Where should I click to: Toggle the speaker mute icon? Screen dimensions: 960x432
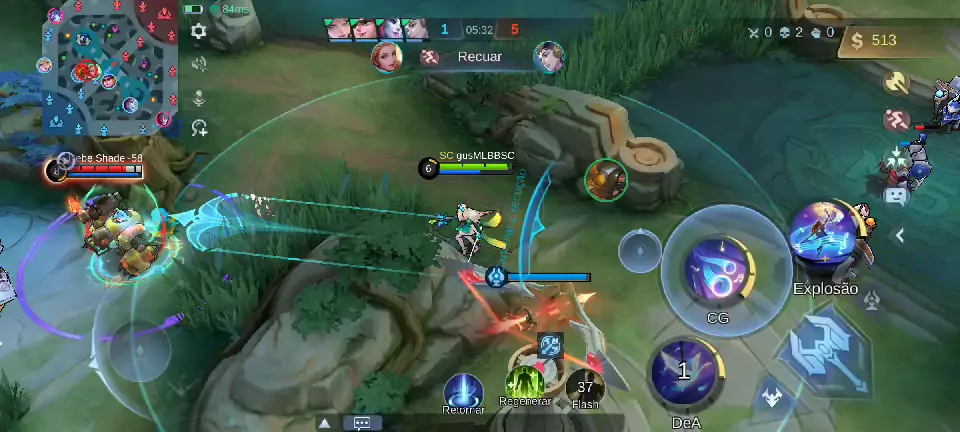(x=199, y=64)
